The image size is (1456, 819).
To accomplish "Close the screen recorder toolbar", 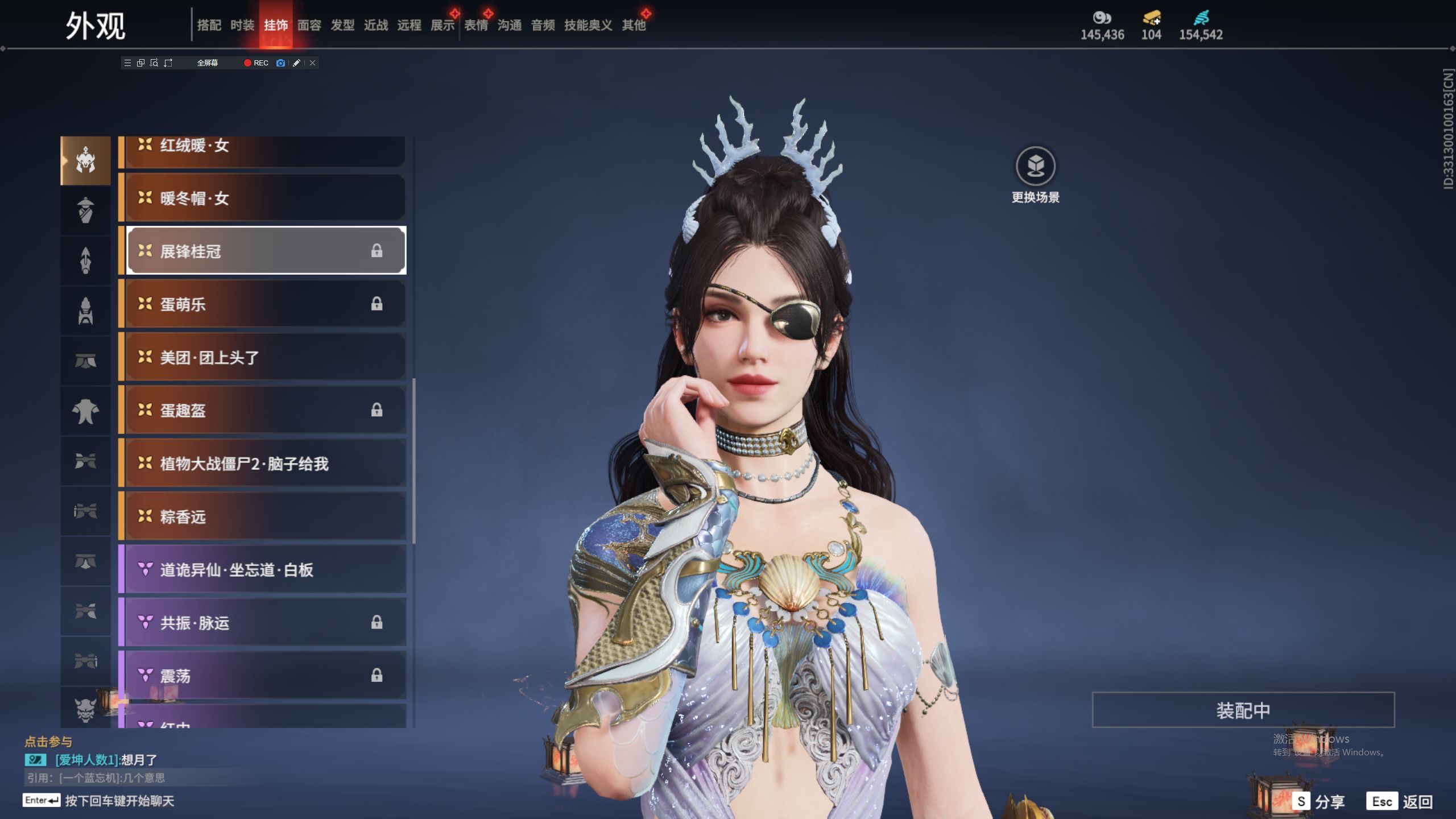I will [312, 63].
